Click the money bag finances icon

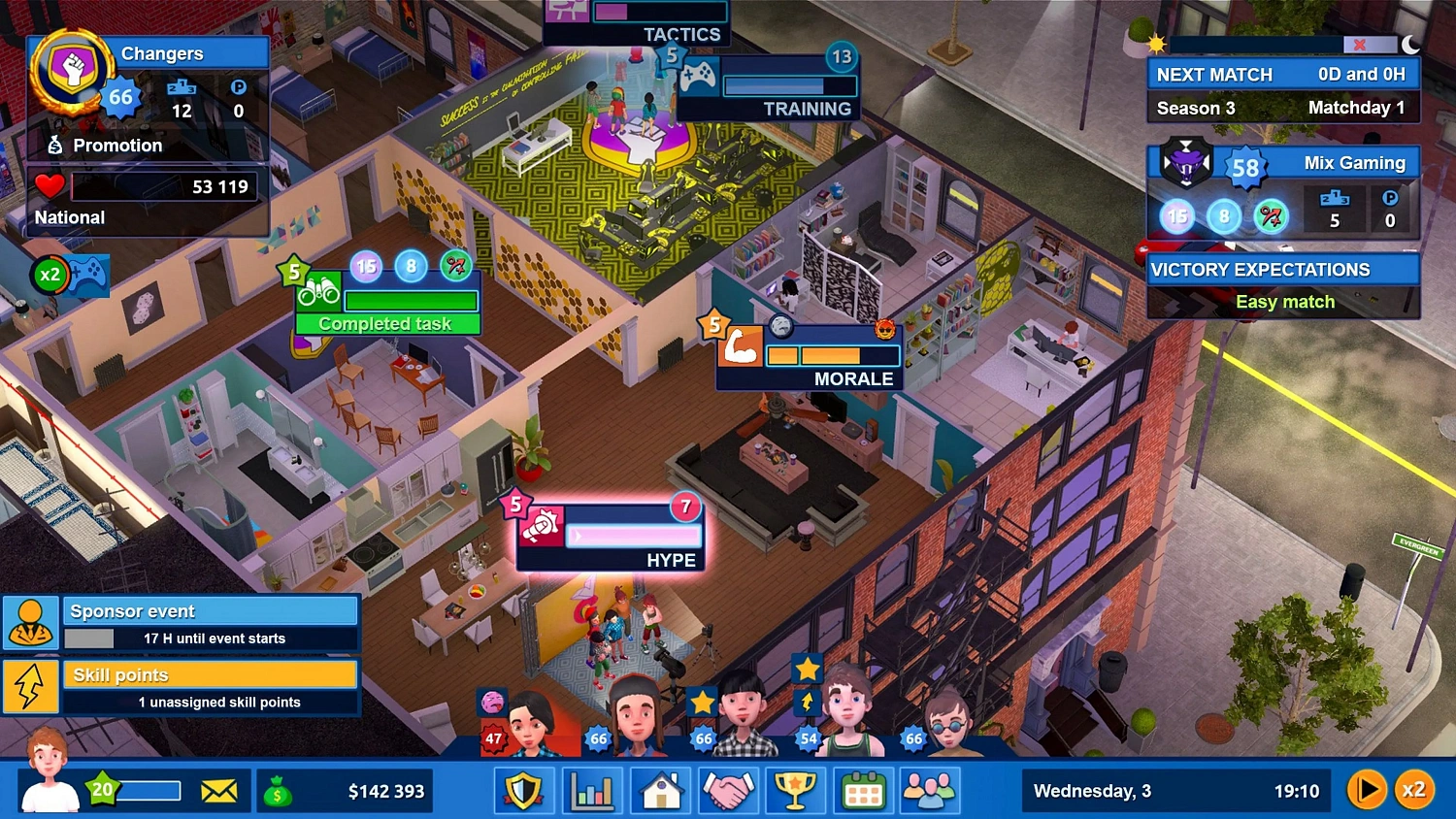click(281, 790)
